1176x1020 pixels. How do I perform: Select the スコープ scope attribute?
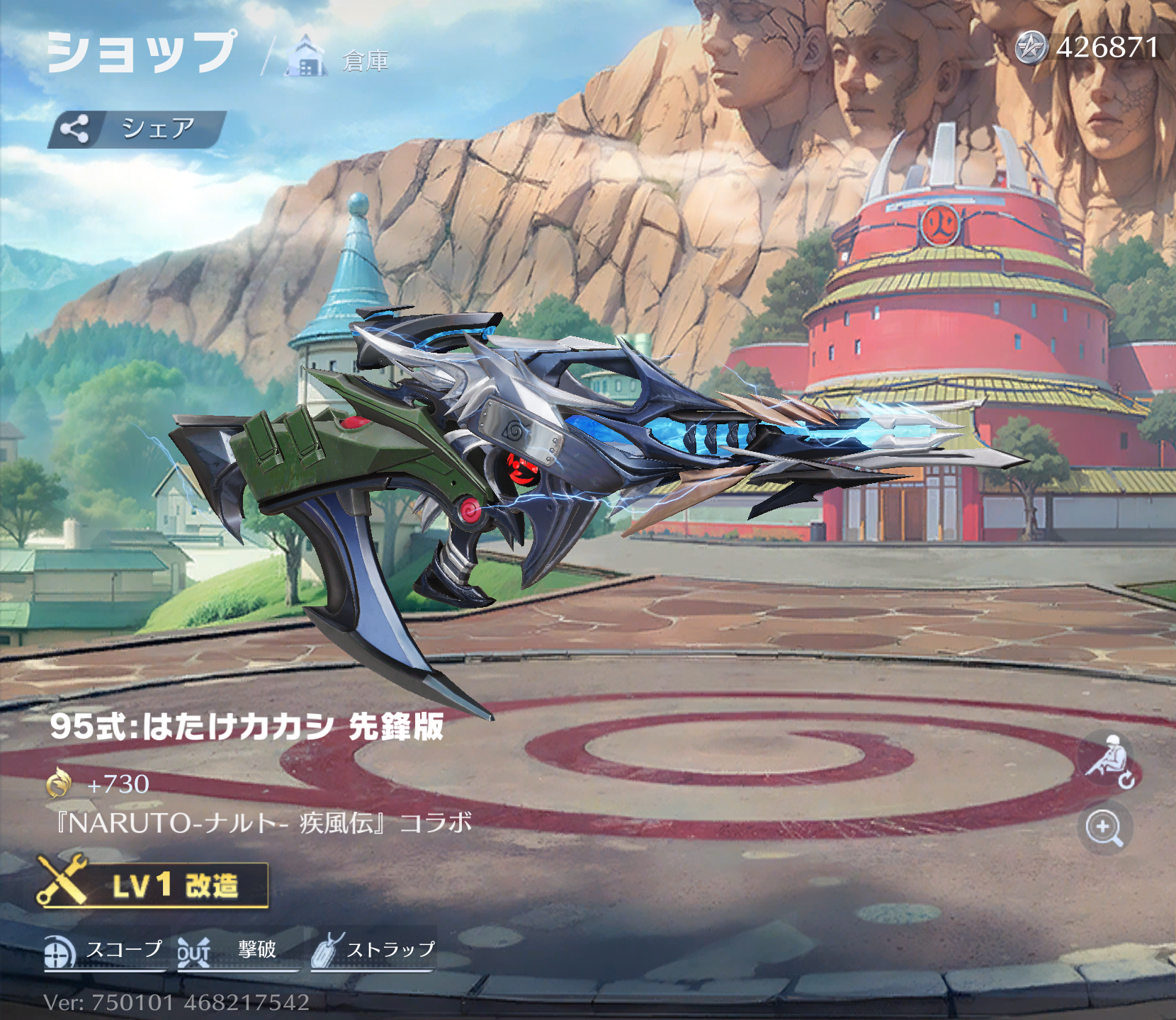click(105, 951)
